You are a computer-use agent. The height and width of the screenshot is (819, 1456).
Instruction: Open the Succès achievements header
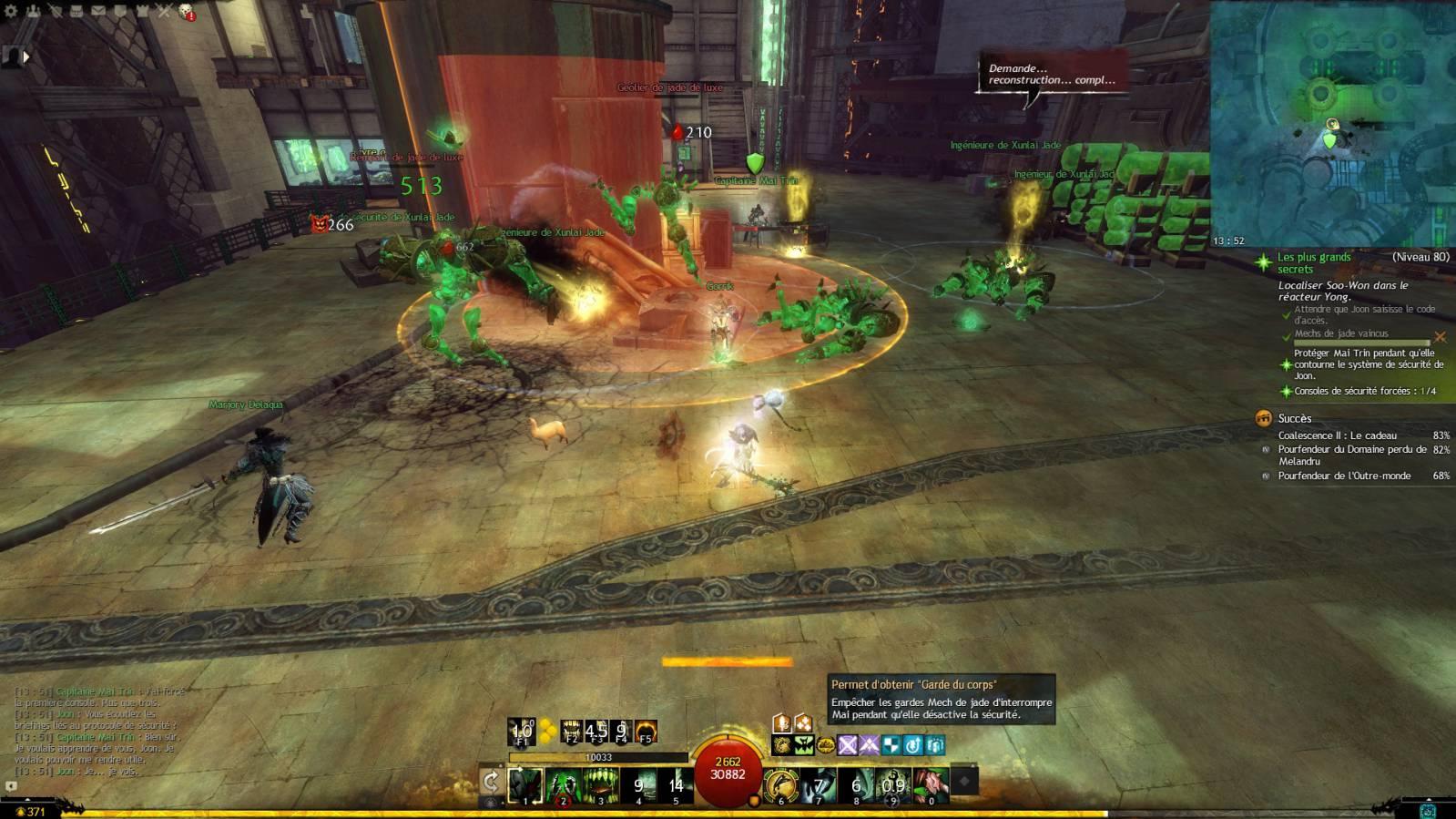pos(1294,418)
